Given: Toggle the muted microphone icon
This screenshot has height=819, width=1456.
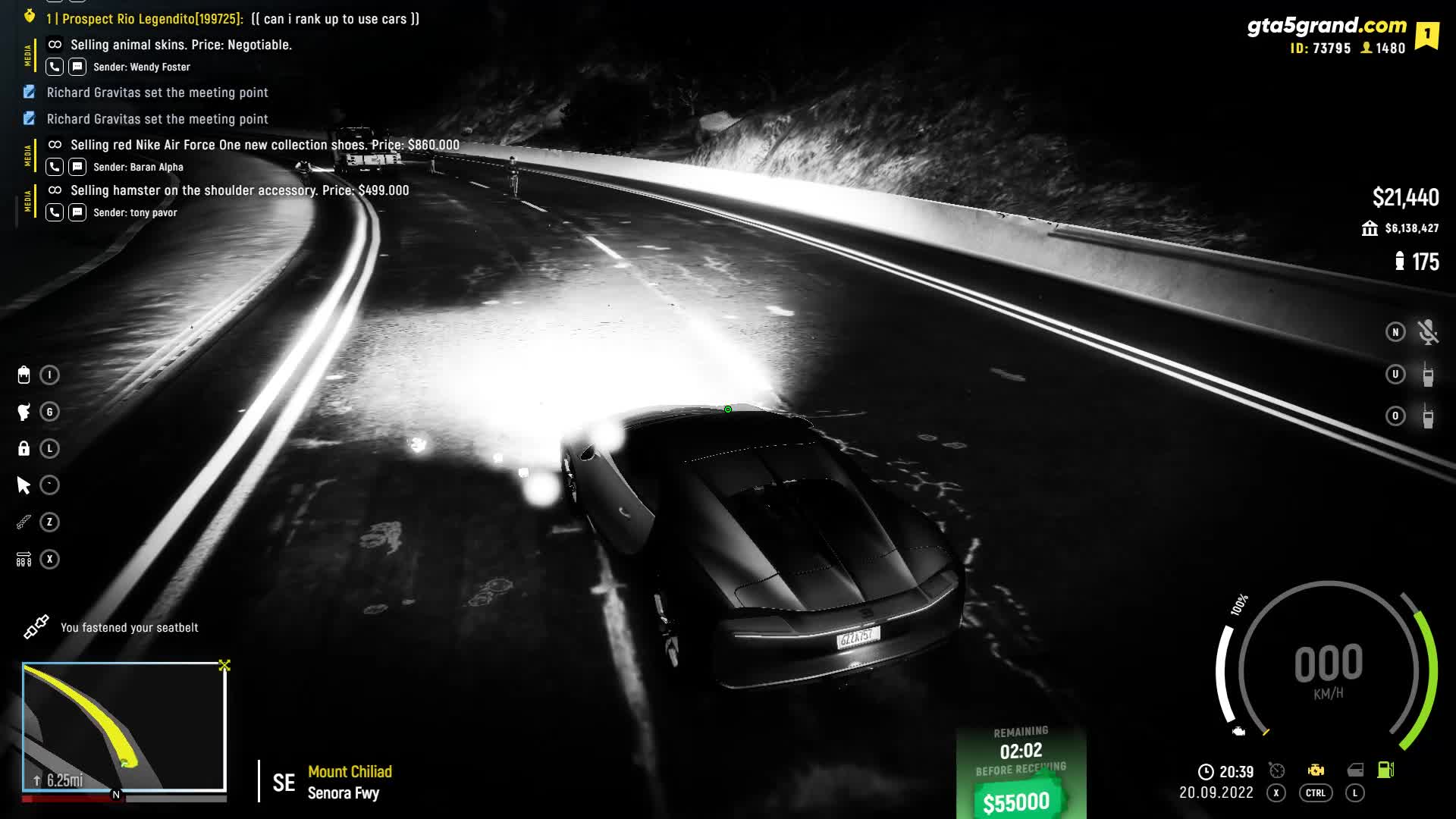Looking at the screenshot, I should coord(1428,332).
